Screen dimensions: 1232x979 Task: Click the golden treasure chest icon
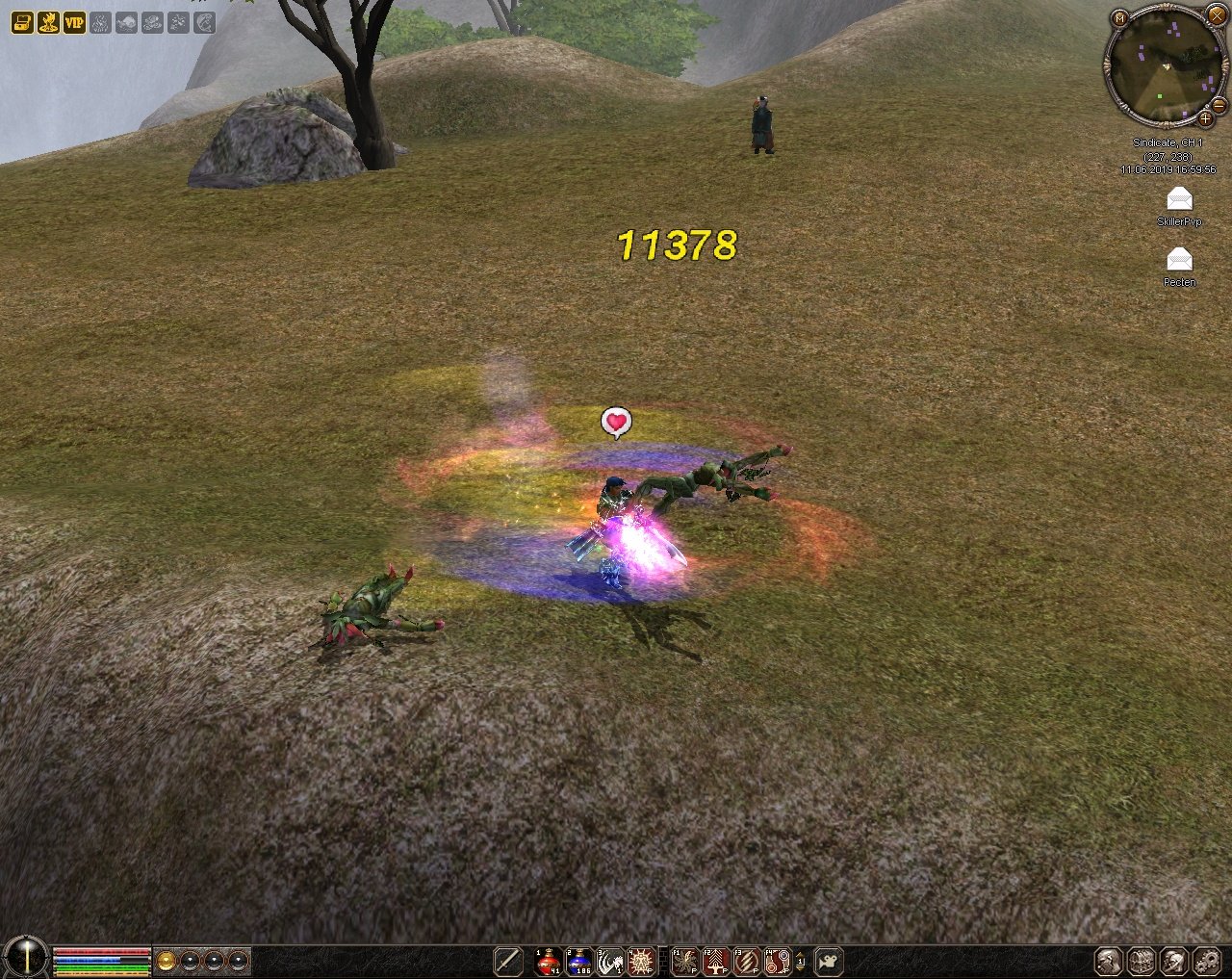(x=21, y=21)
